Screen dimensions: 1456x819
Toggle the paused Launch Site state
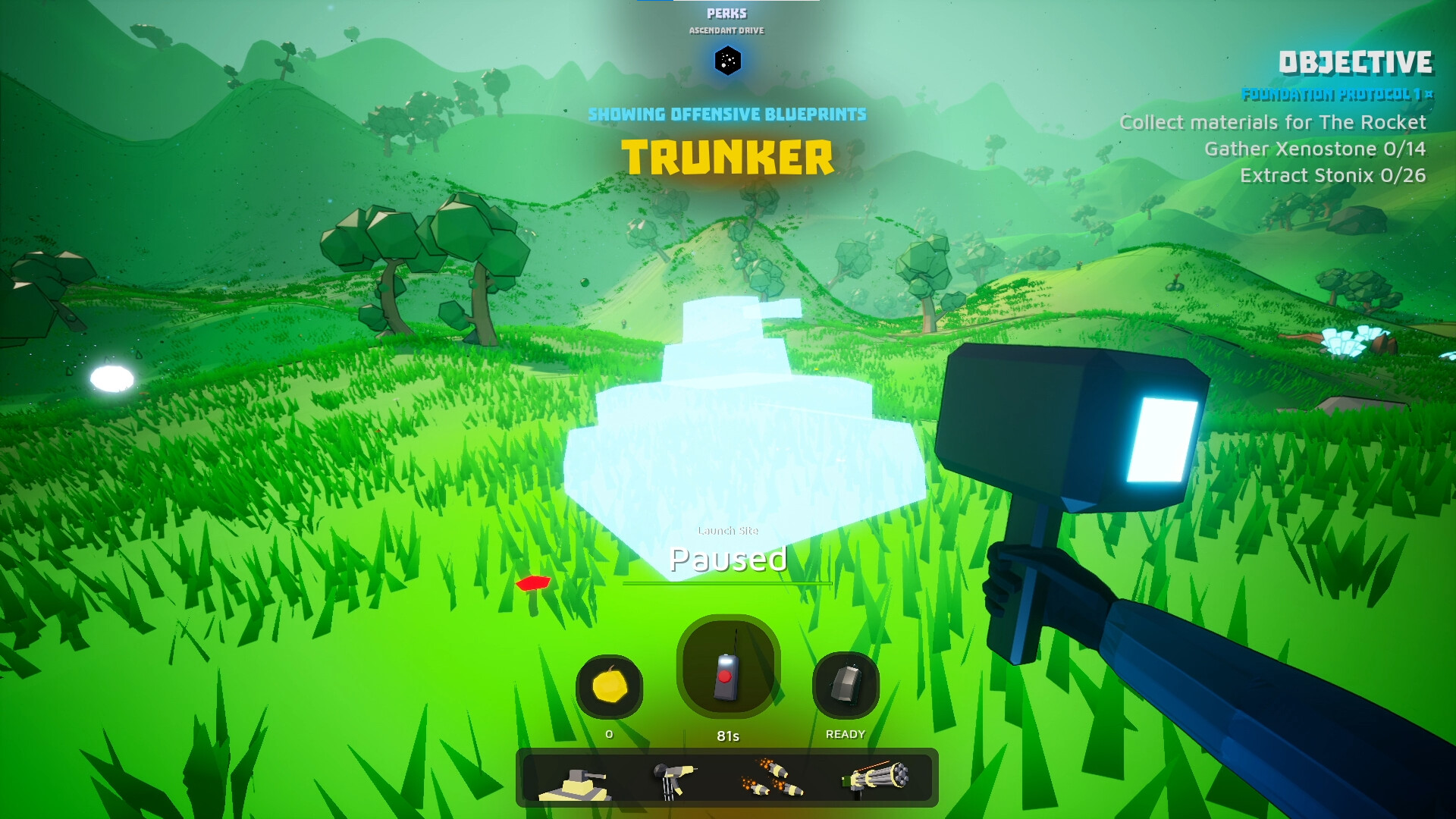point(727,560)
